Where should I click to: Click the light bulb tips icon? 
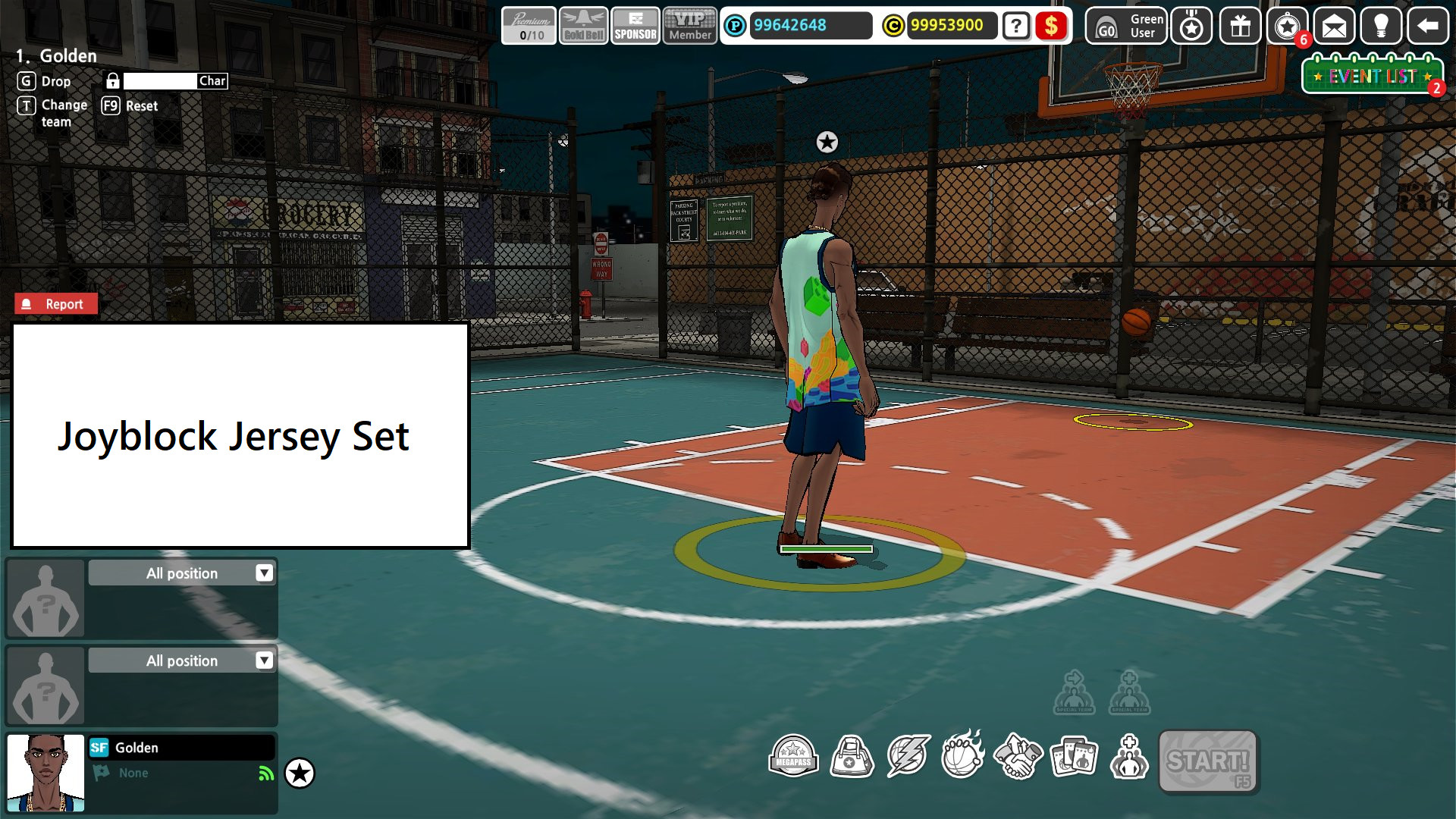pyautogui.click(x=1382, y=27)
